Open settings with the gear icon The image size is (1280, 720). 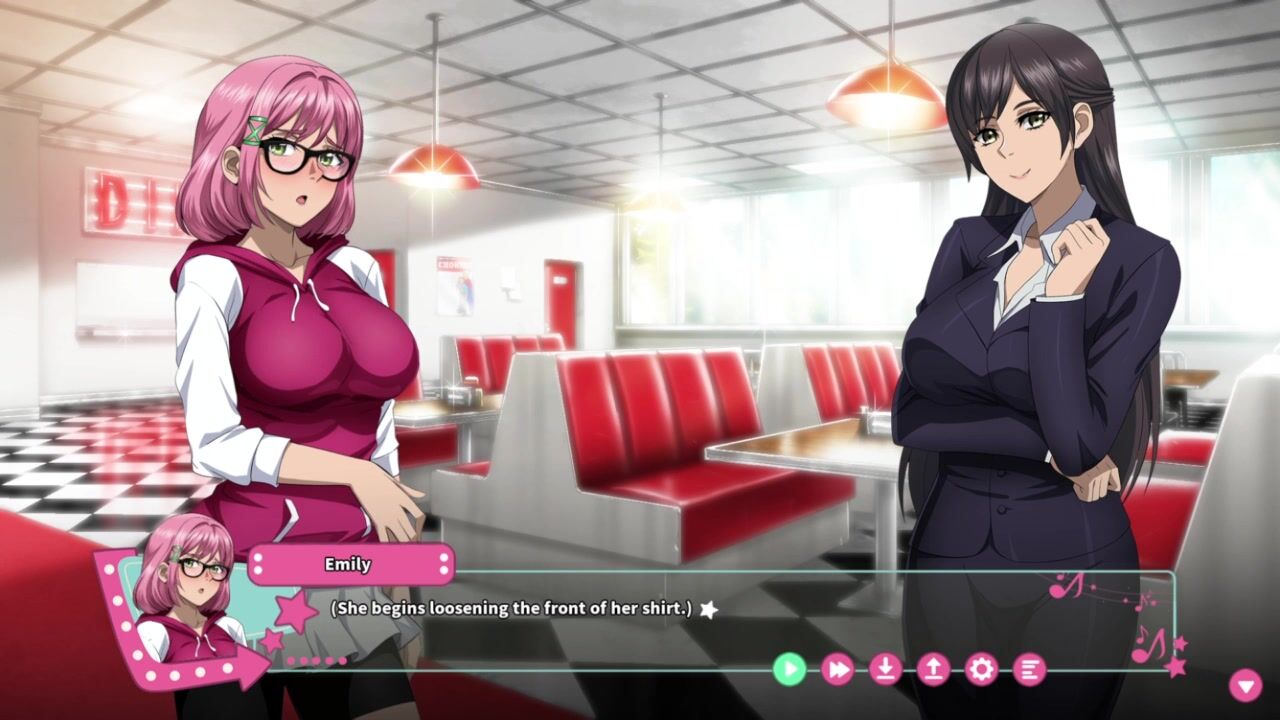tap(981, 669)
